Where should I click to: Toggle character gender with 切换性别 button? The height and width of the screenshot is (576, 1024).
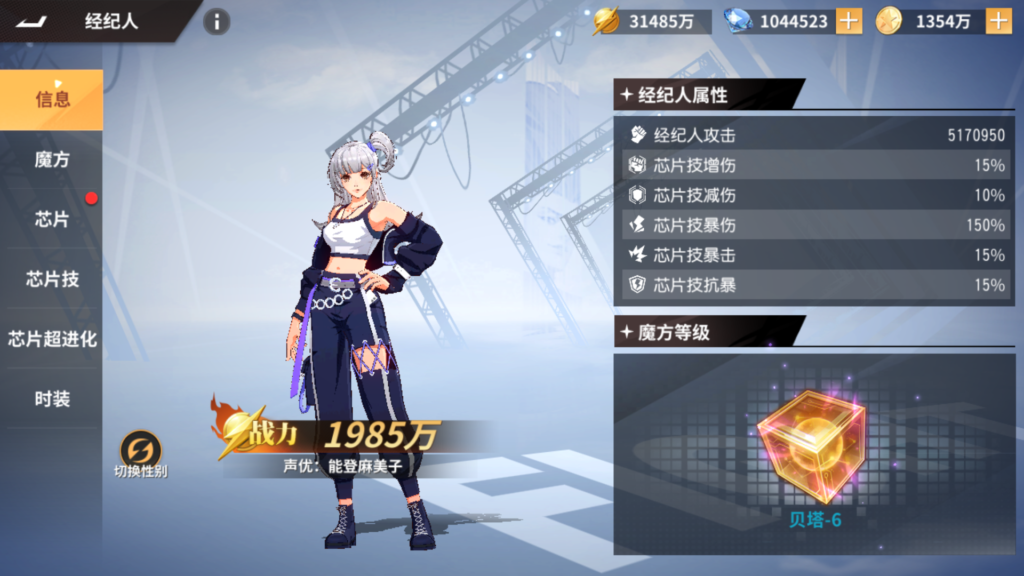(140, 451)
